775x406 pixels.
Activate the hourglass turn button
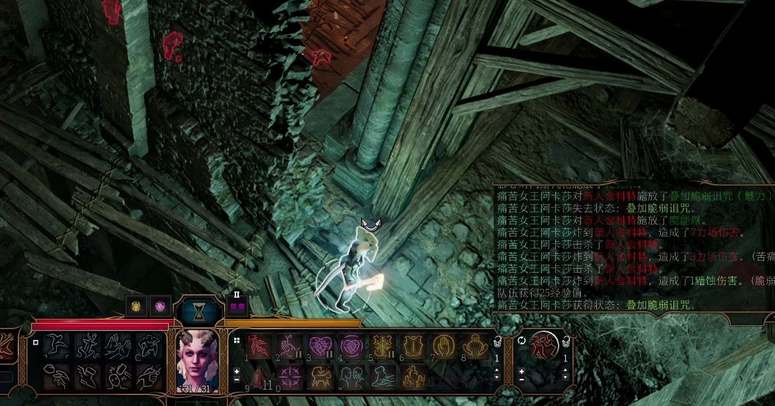[197, 309]
